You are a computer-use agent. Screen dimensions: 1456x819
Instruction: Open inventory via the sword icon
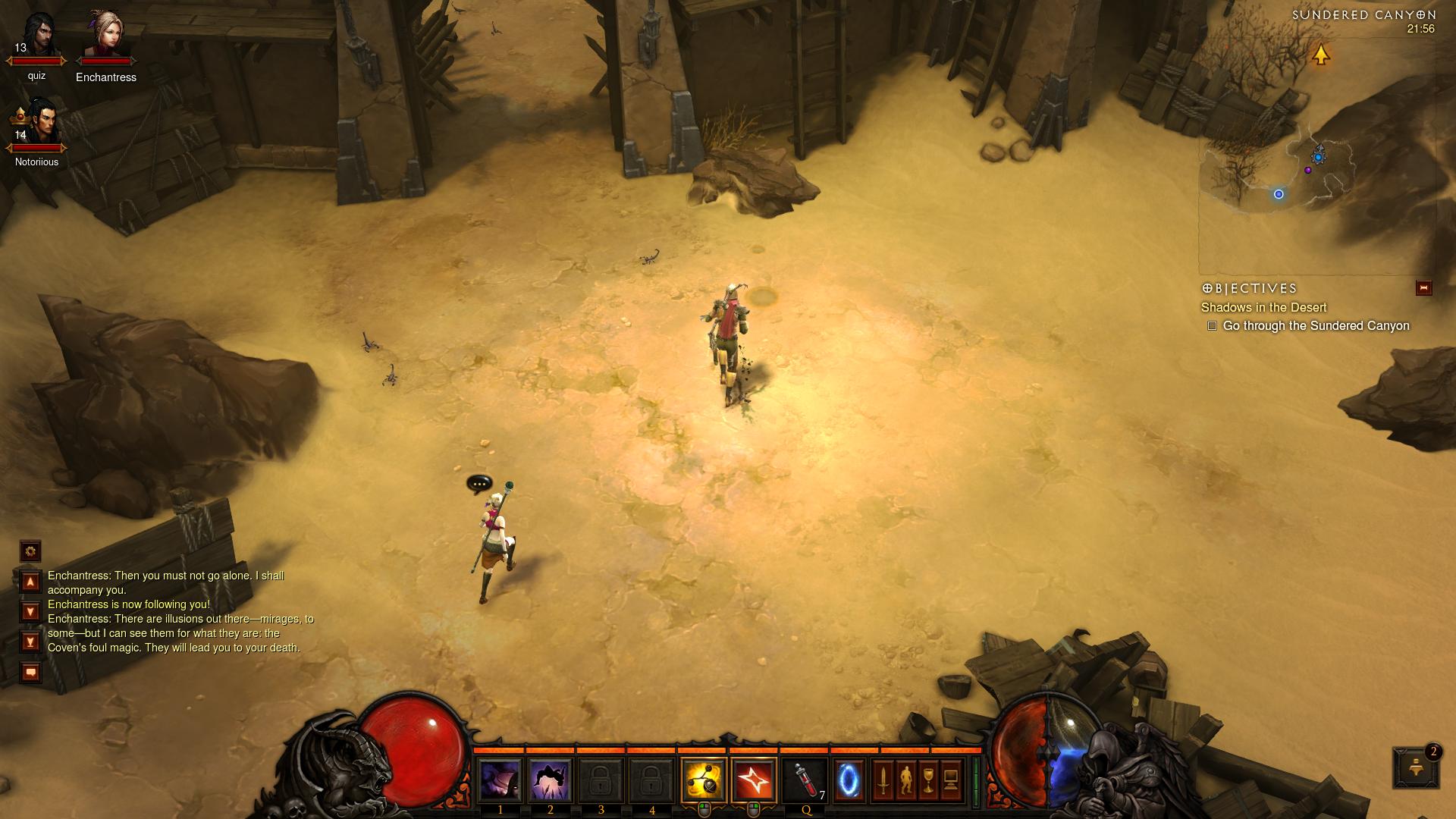883,780
